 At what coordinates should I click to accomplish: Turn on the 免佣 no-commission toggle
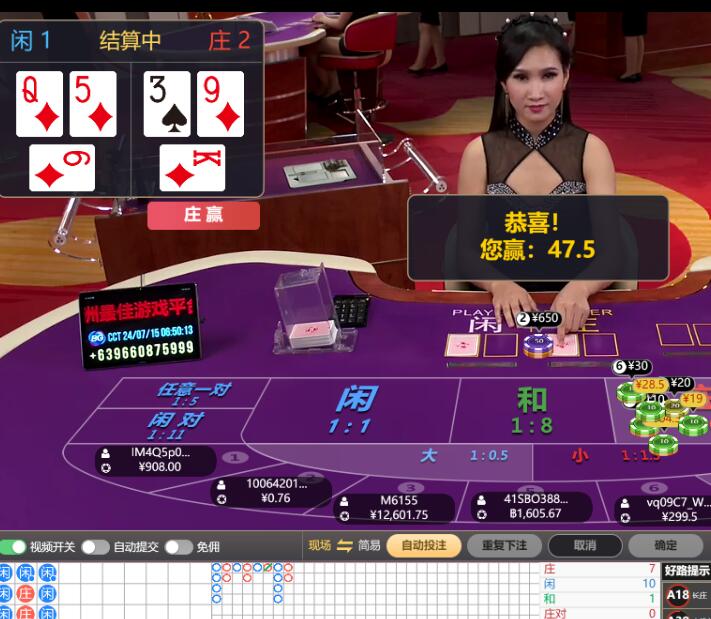178,547
